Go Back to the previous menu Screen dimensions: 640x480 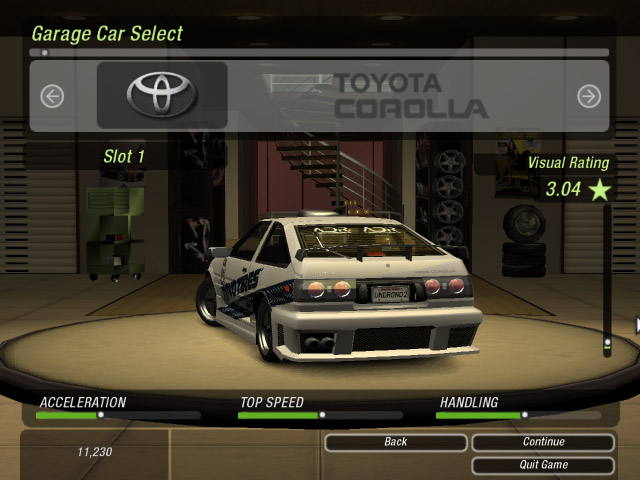395,442
